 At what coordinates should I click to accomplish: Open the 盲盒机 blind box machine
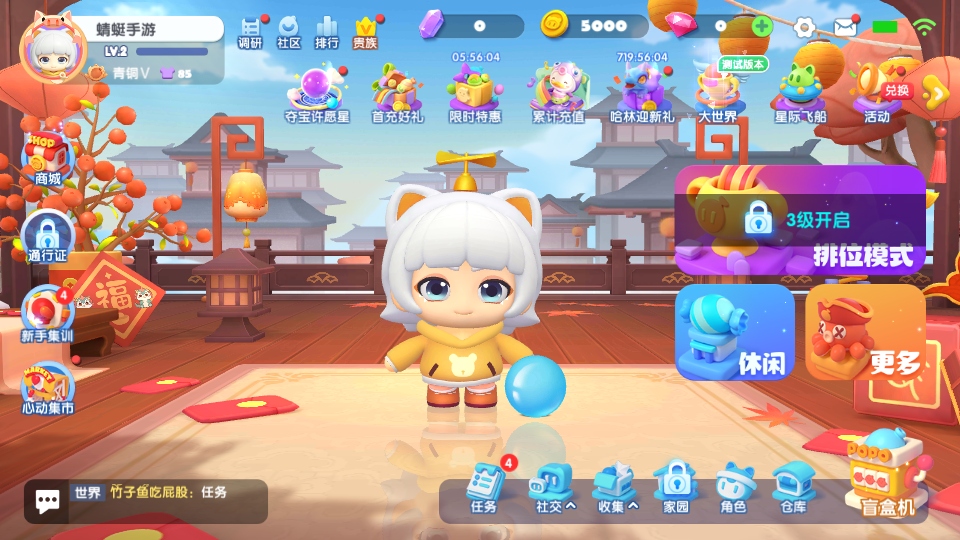(888, 475)
